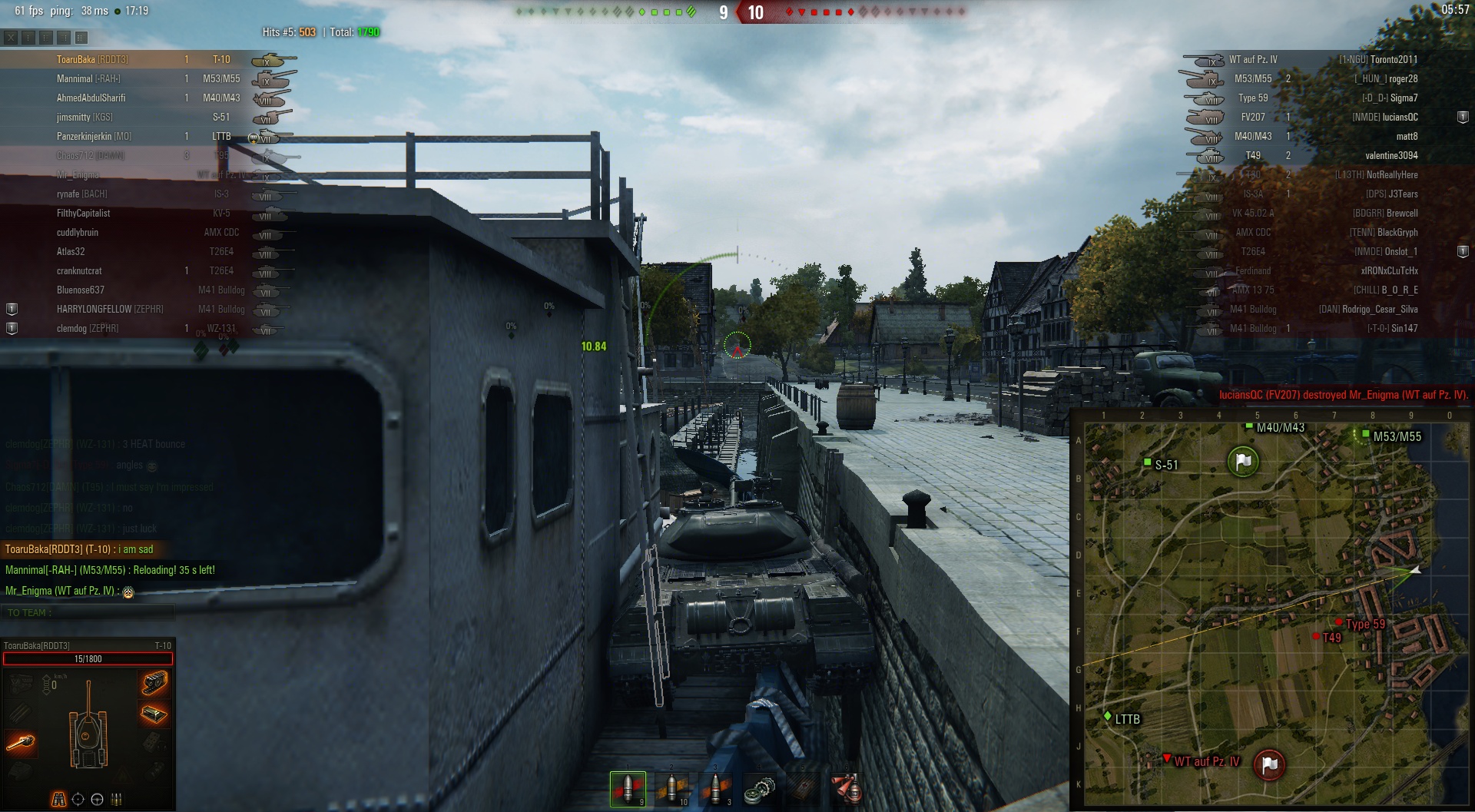Click the steering wheel icon in damage panel
Image resolution: width=1475 pixels, height=812 pixels.
click(97, 799)
